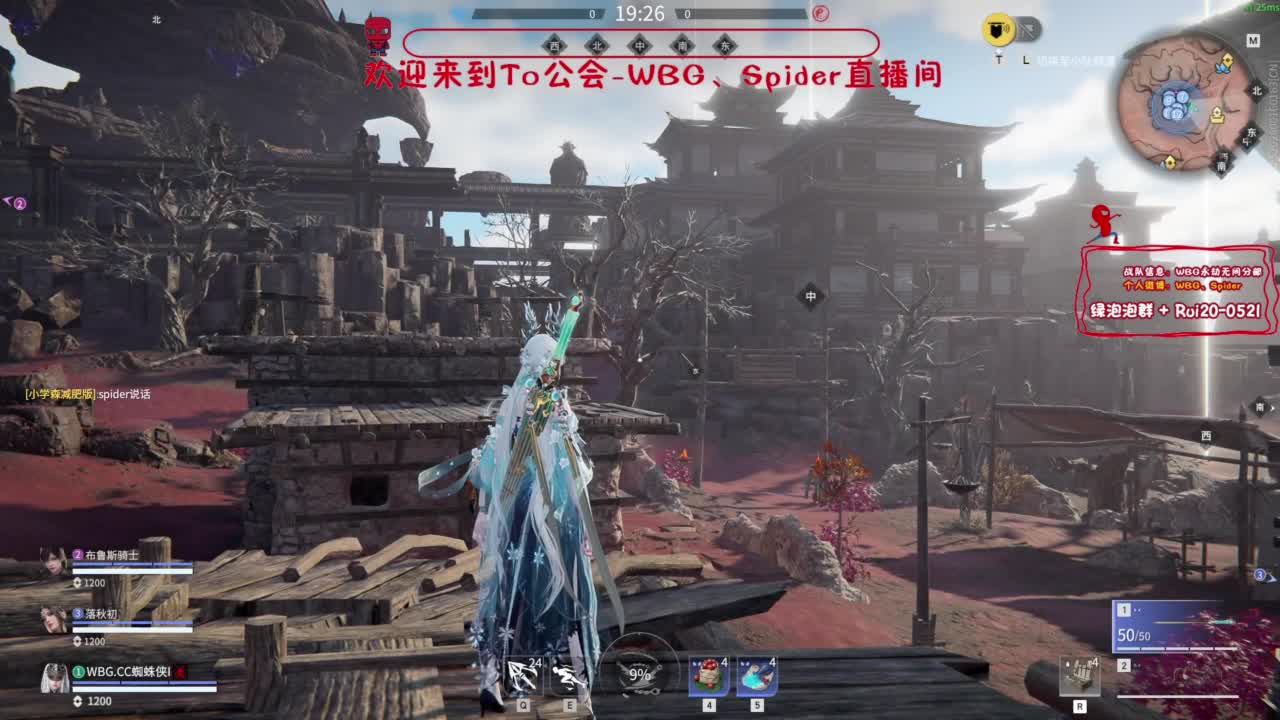This screenshot has height=720, width=1280.
Task: Click the yellow marker icon on the minimap
Action: tap(1228, 60)
